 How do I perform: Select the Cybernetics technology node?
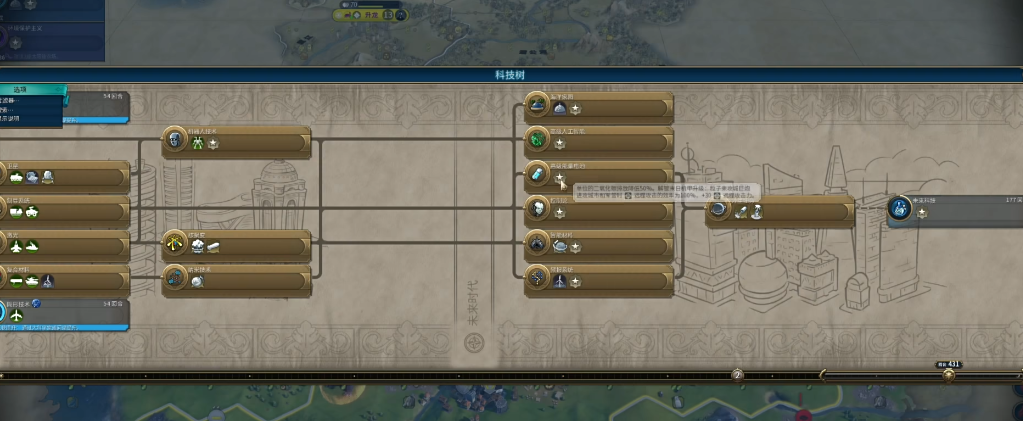600,209
